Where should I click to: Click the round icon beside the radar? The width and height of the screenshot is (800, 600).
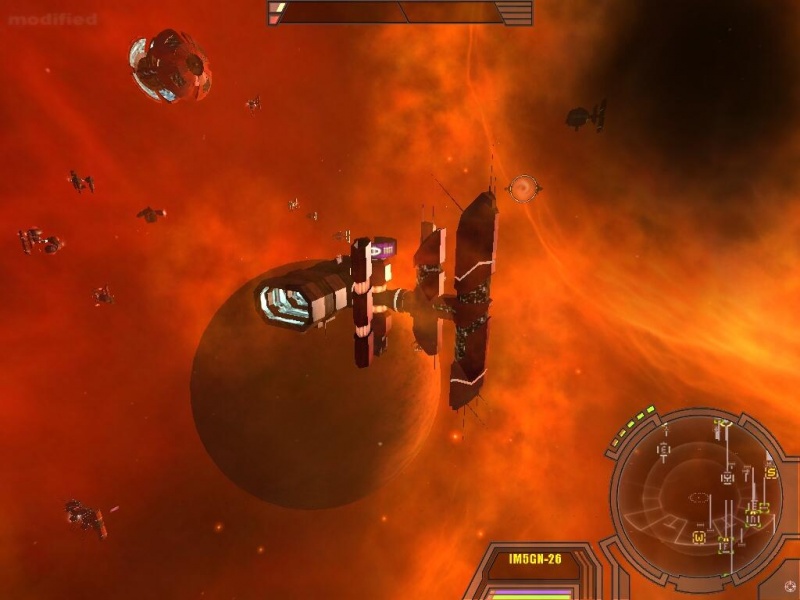(790, 586)
